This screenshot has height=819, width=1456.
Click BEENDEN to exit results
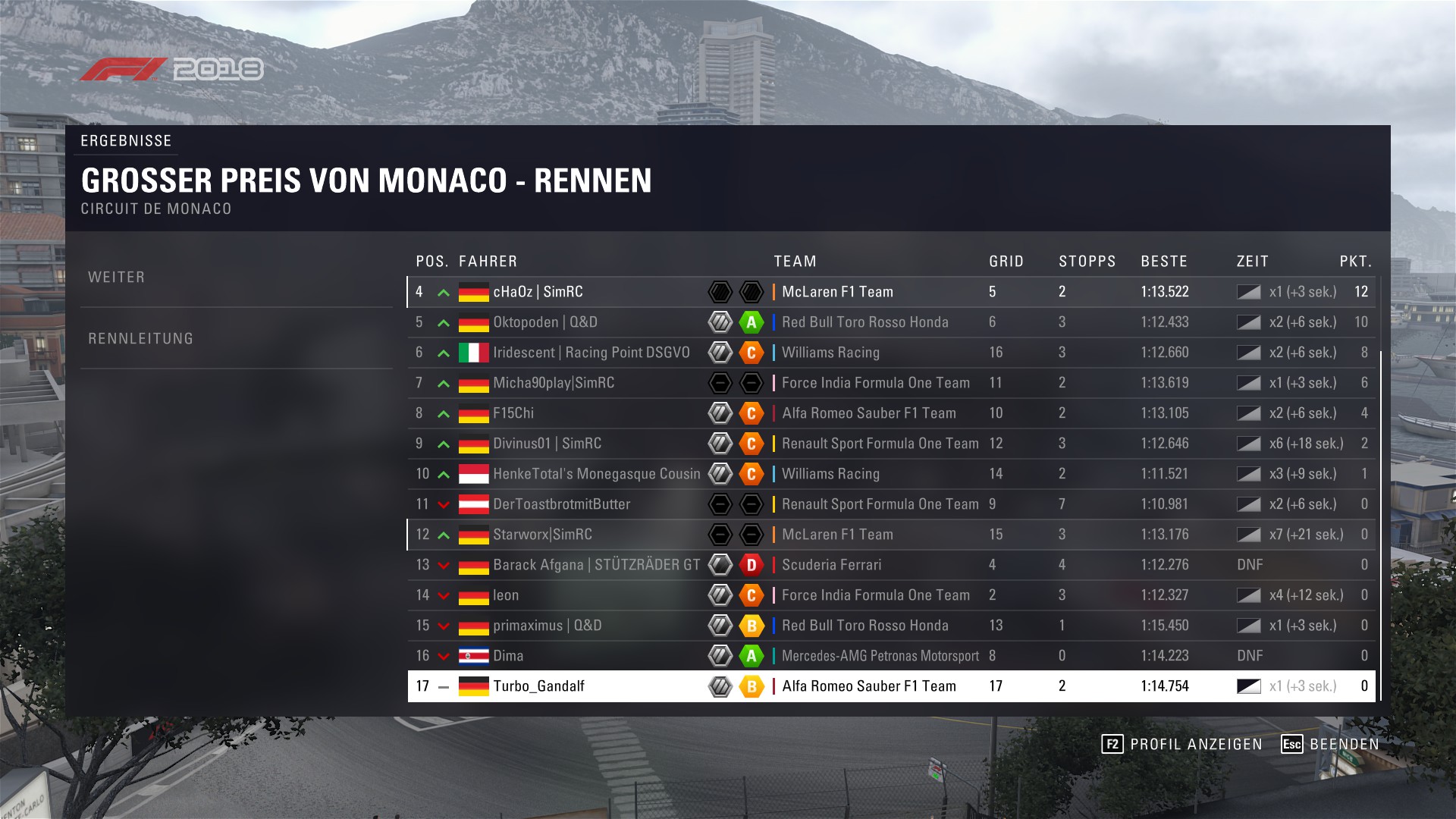(1330, 744)
